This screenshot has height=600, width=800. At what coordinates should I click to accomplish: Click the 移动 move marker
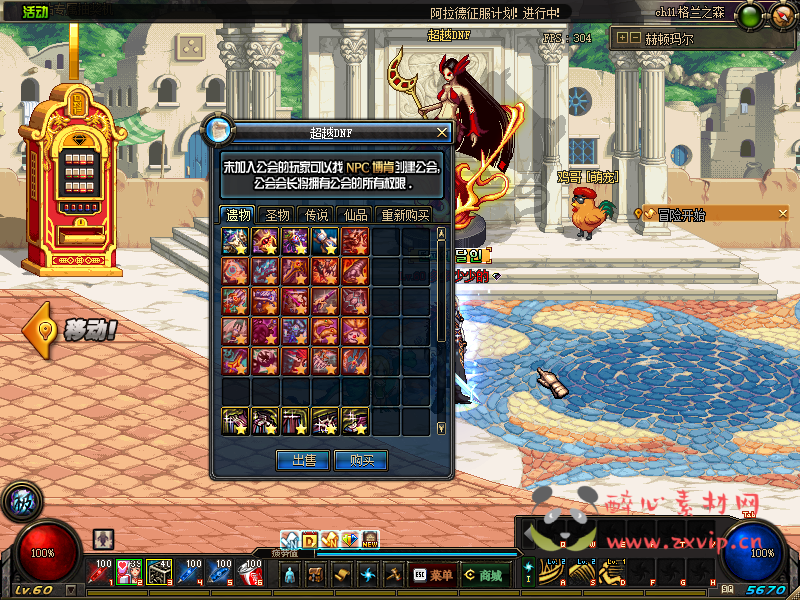[74, 330]
